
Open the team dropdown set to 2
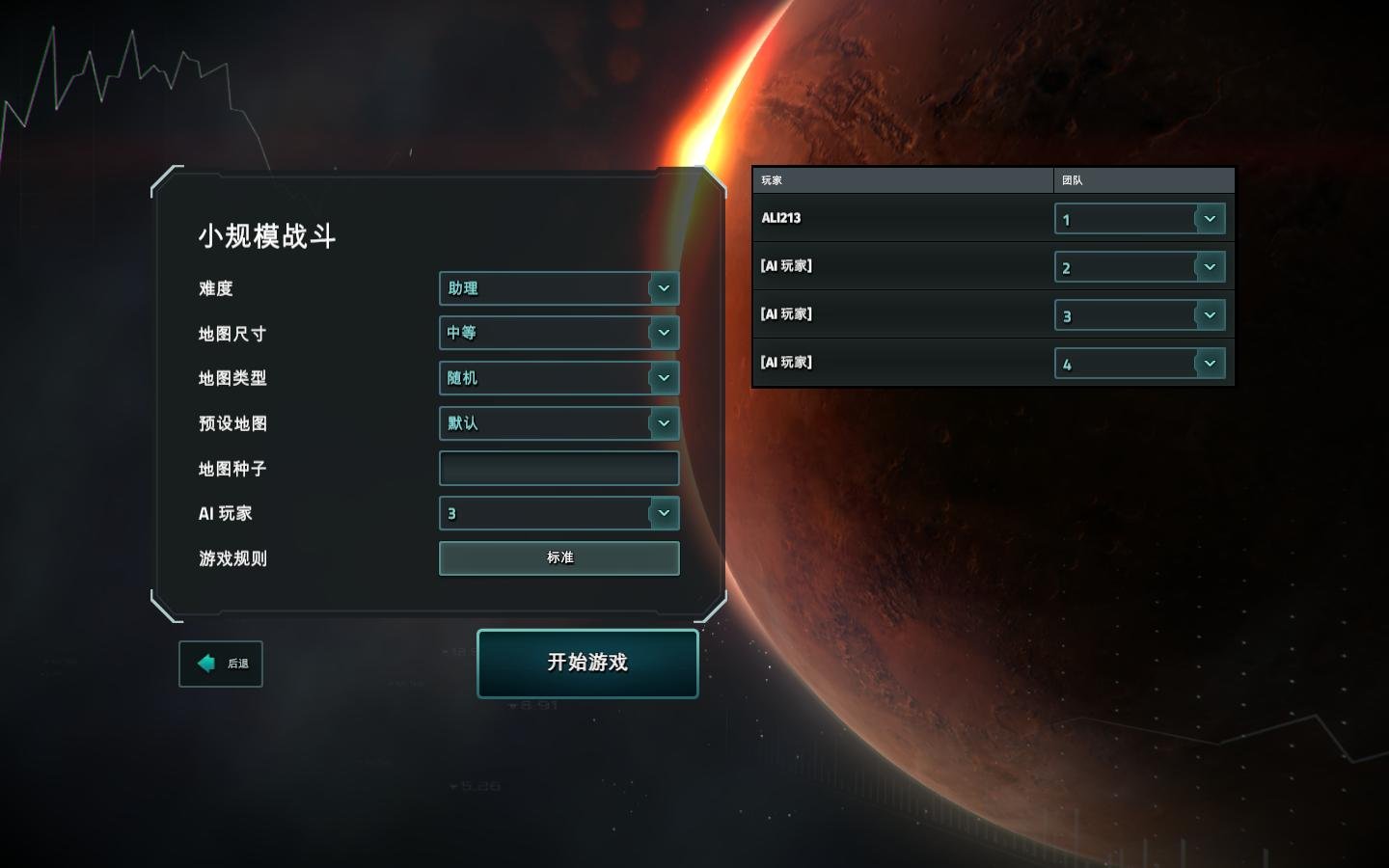click(1129, 267)
